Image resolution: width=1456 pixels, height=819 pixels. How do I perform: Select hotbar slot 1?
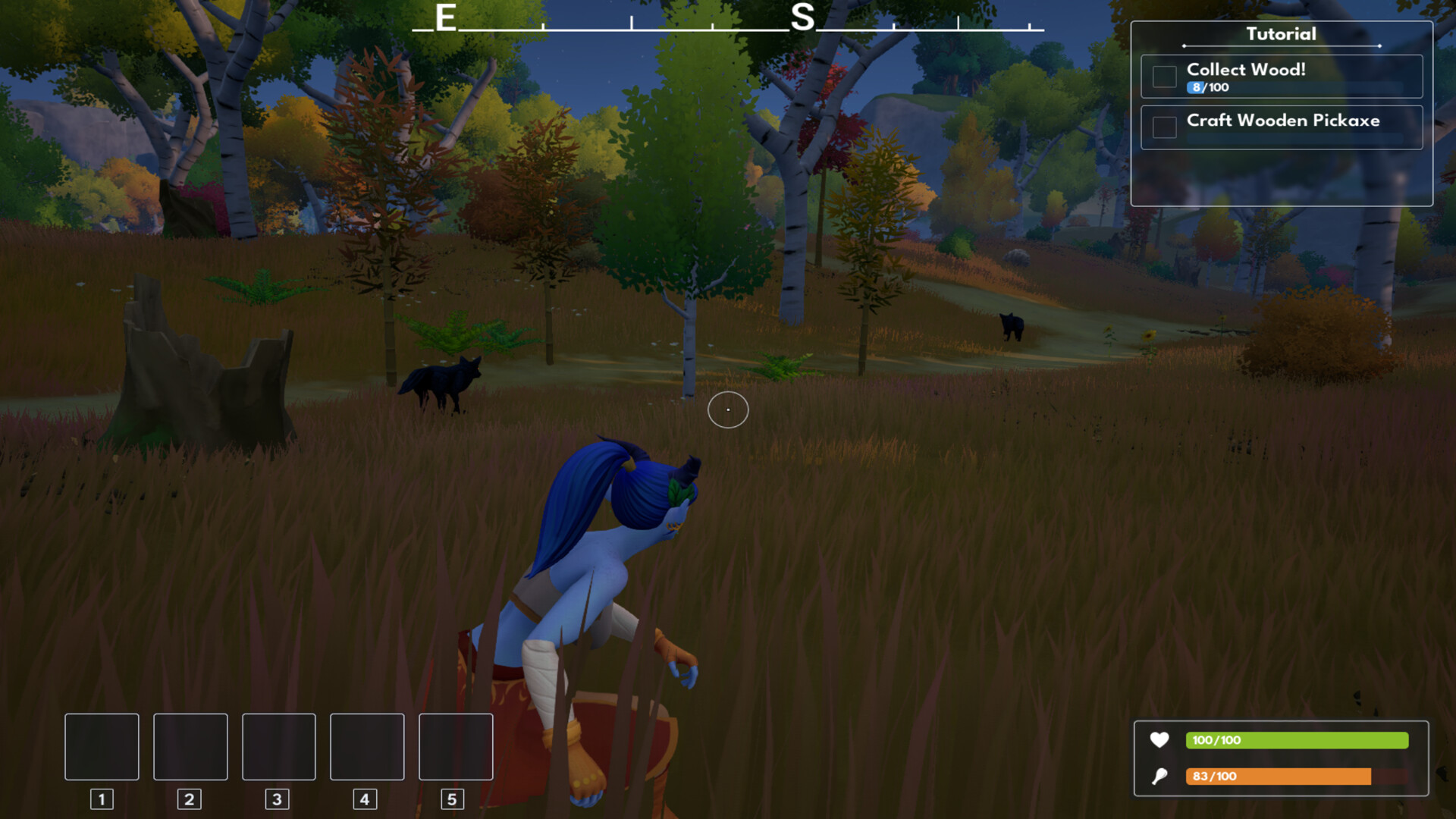coord(101,747)
